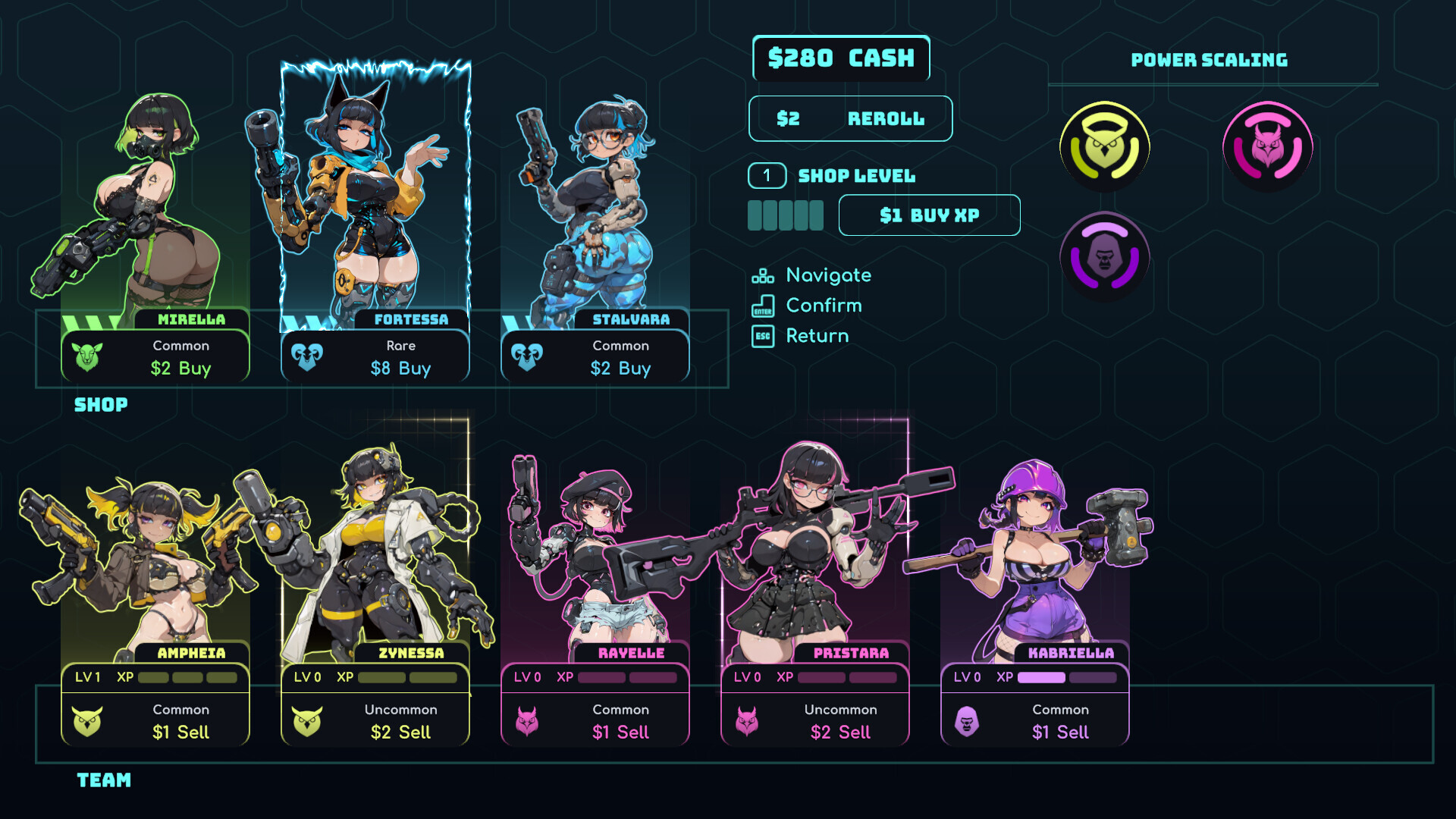Select the green goat faction icon on Mirella's card

88,356
